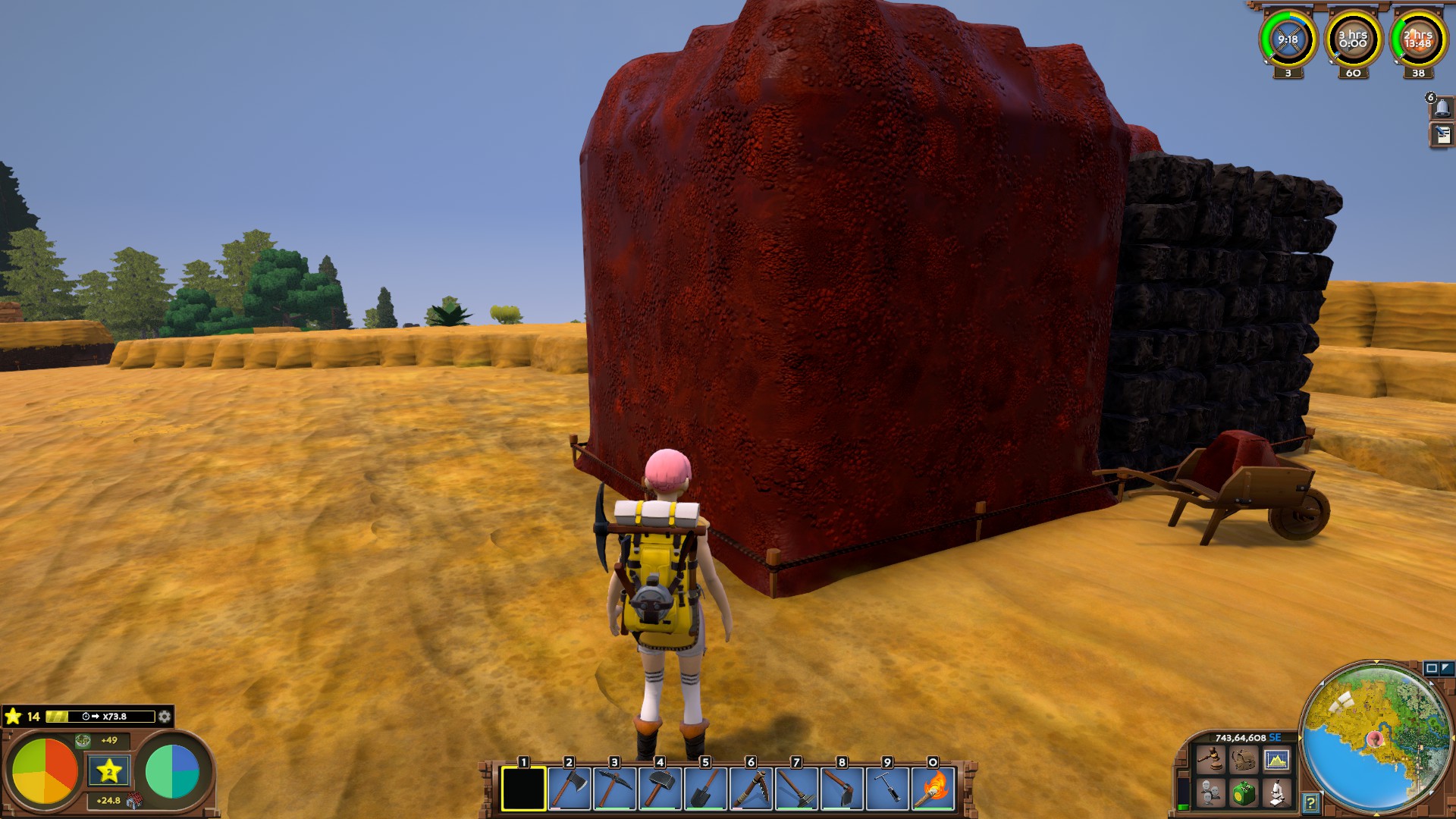Open the notifications bell icon
This screenshot has width=1456, height=819.
(x=1442, y=108)
